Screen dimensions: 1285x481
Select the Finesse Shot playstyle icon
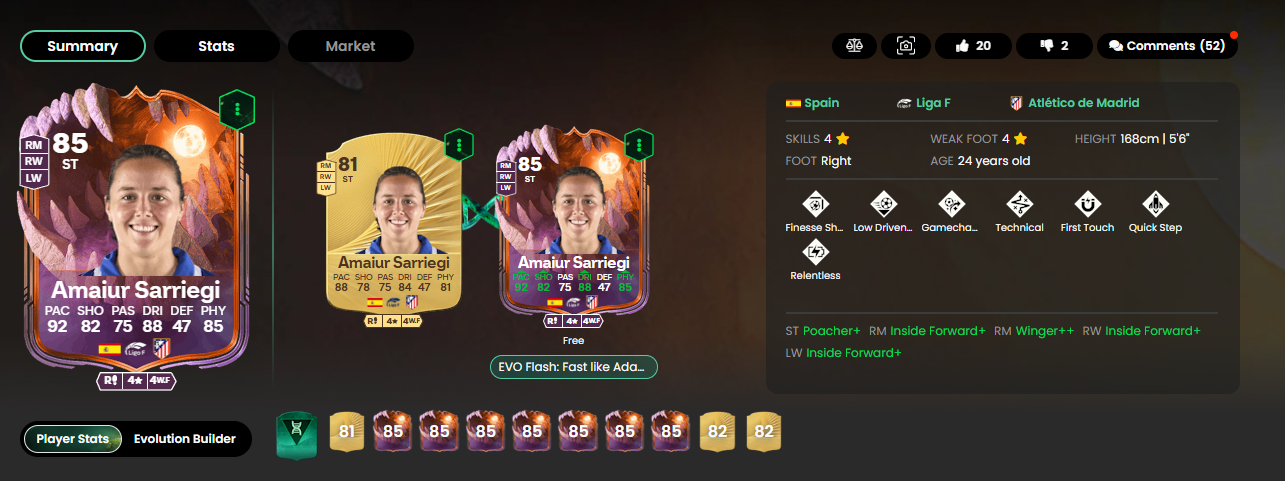click(817, 206)
